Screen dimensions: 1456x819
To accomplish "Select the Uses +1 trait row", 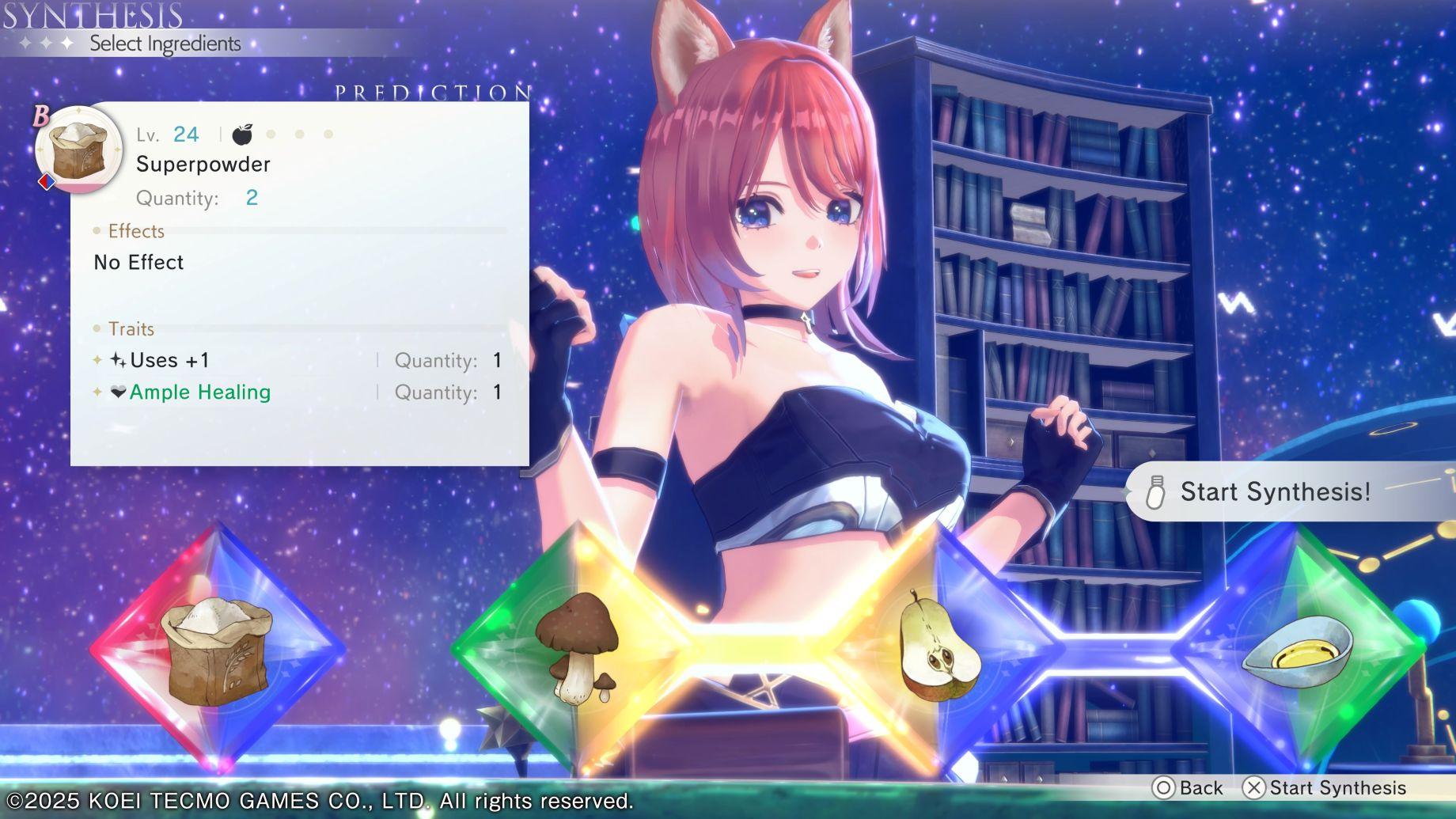I will point(298,361).
